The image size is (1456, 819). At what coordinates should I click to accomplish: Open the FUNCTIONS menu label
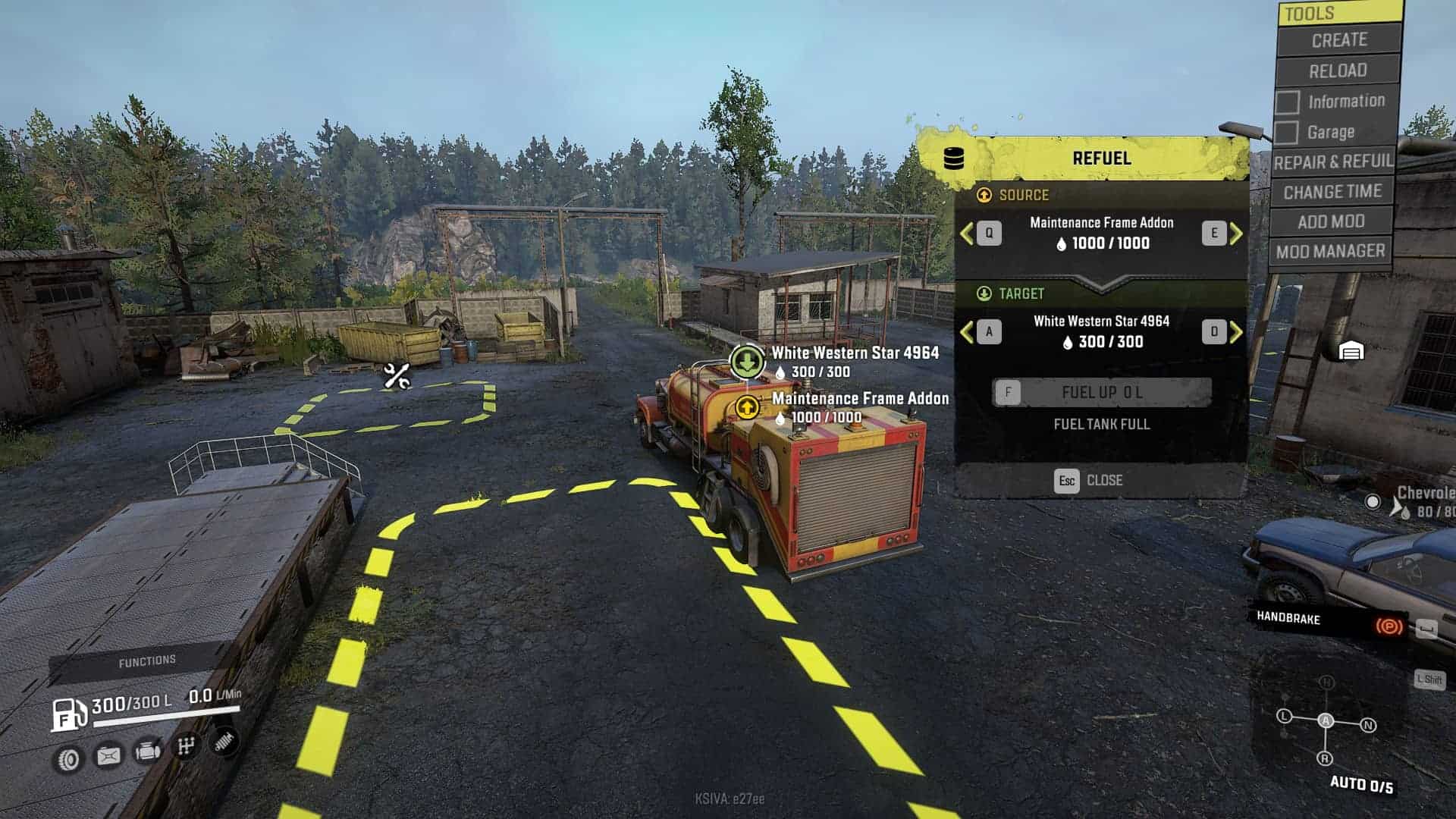[147, 661]
